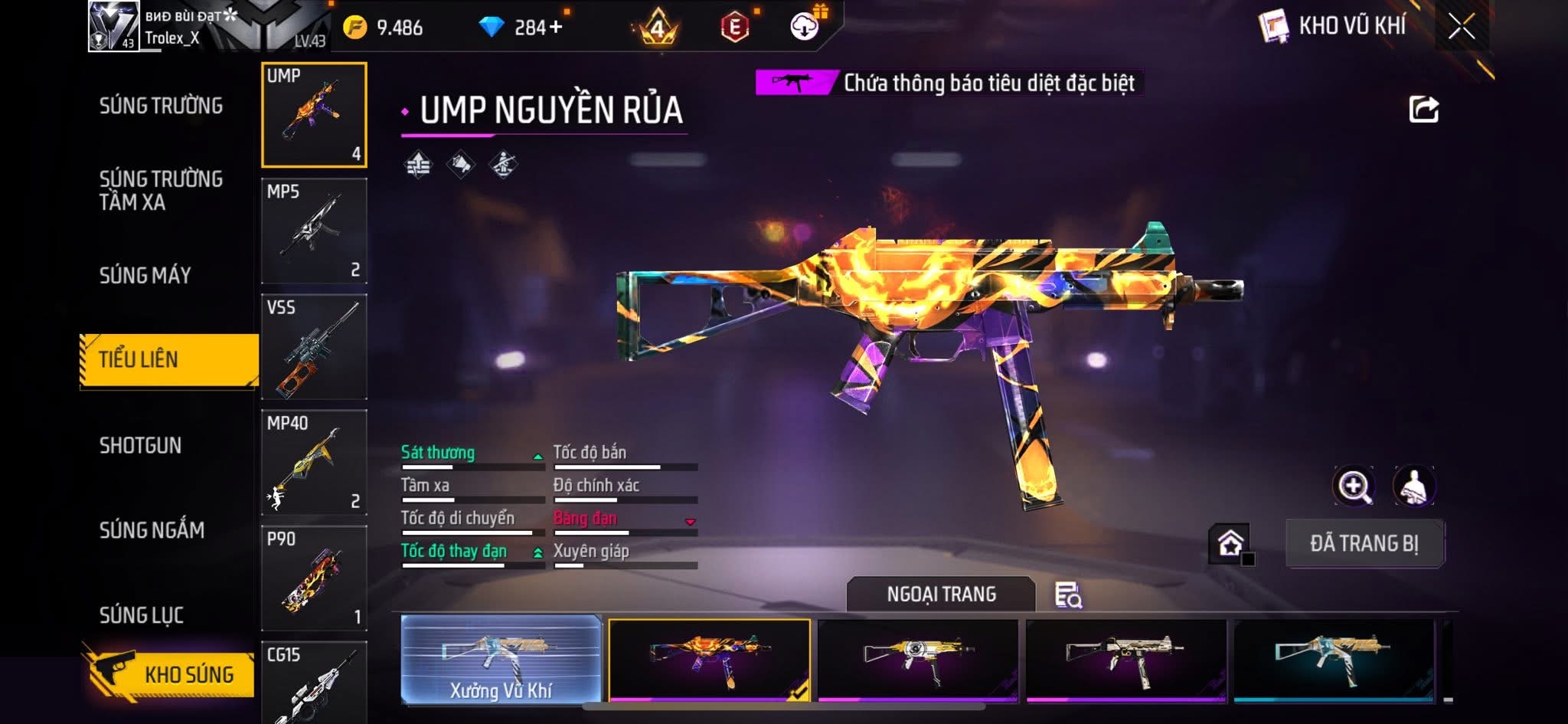Select the MP40 weapon slot
1568x724 pixels.
(x=314, y=462)
